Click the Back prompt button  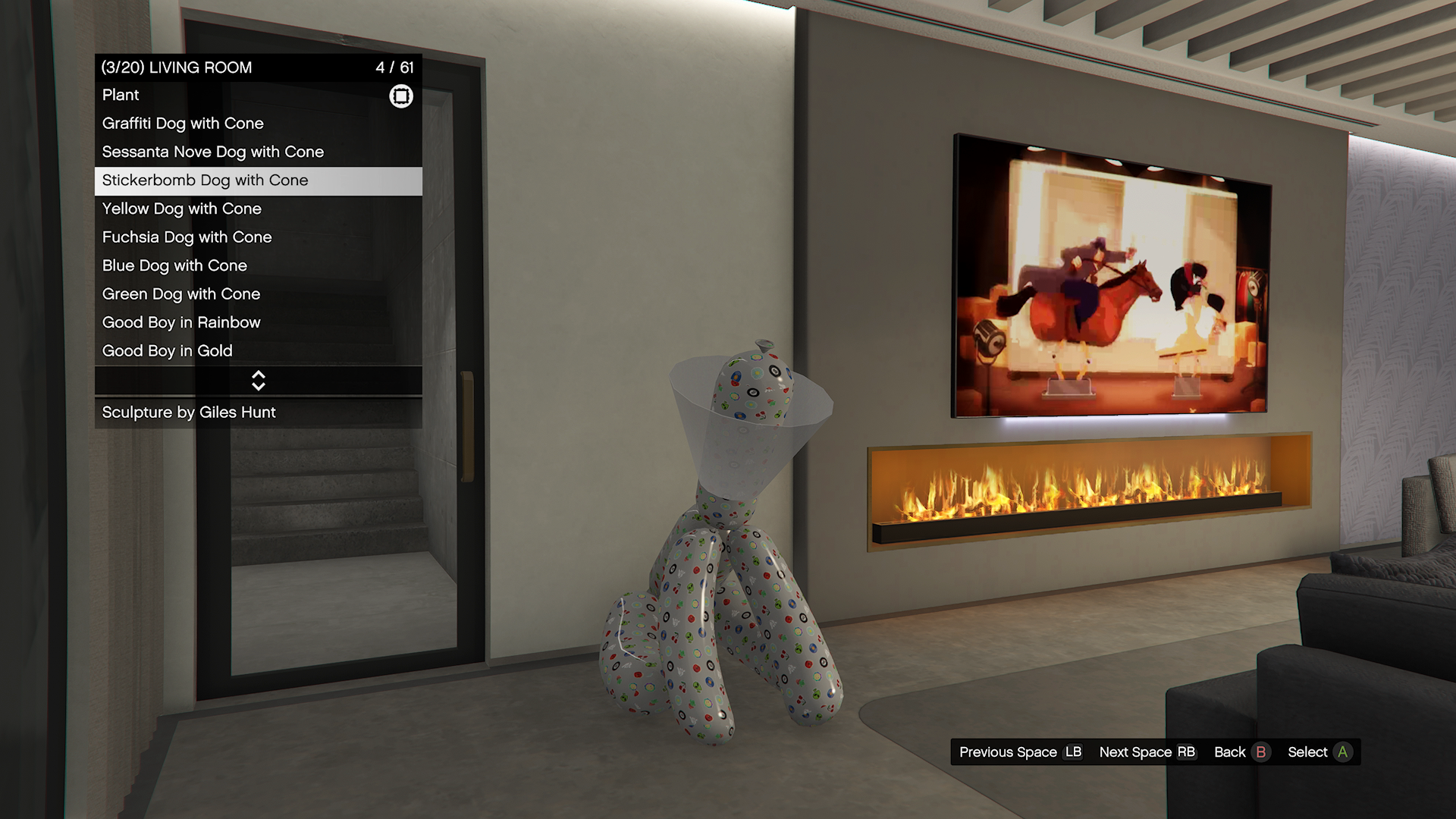(x=1241, y=752)
